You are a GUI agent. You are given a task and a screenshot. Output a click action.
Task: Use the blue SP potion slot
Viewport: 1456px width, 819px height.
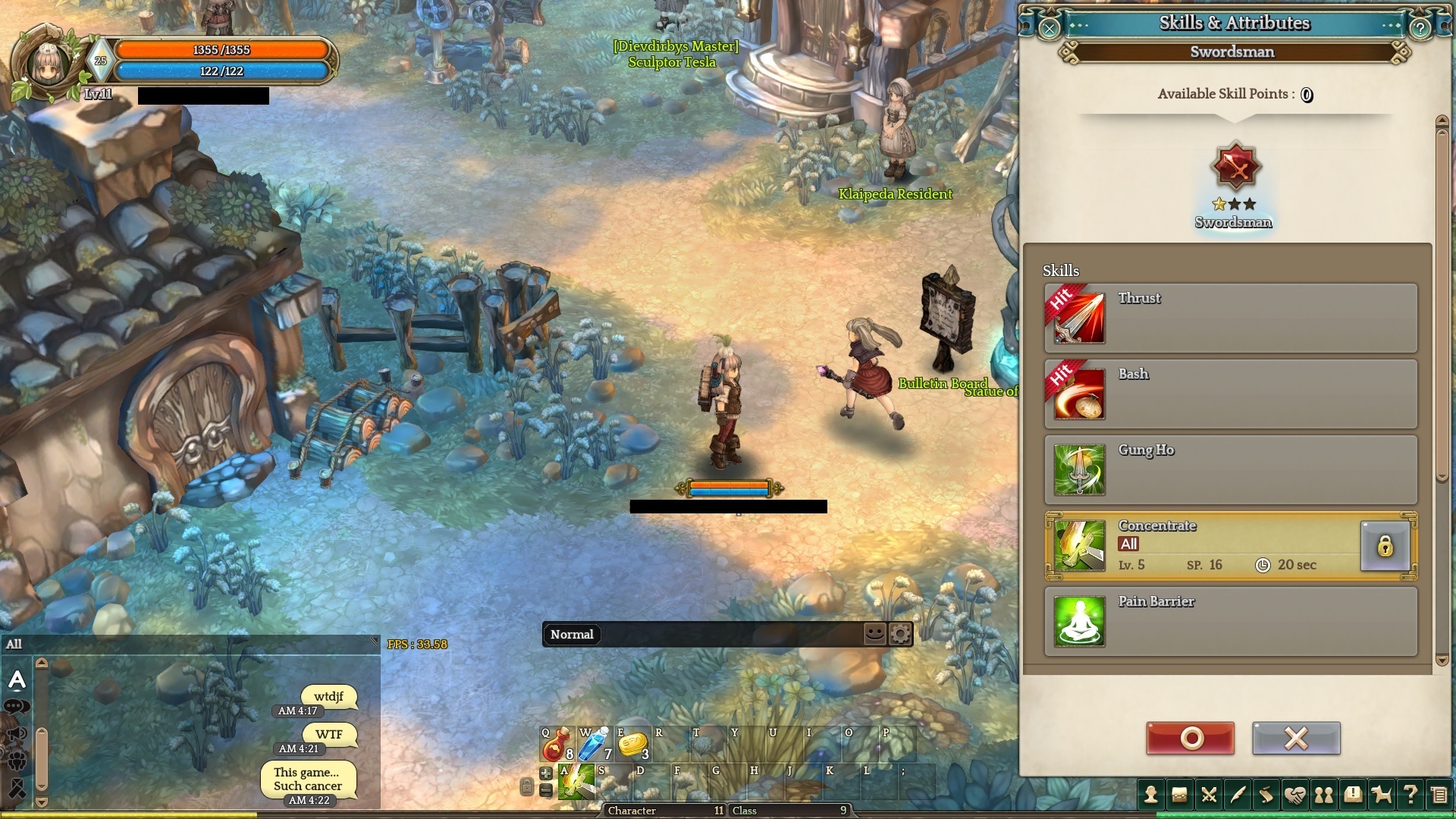pos(595,745)
